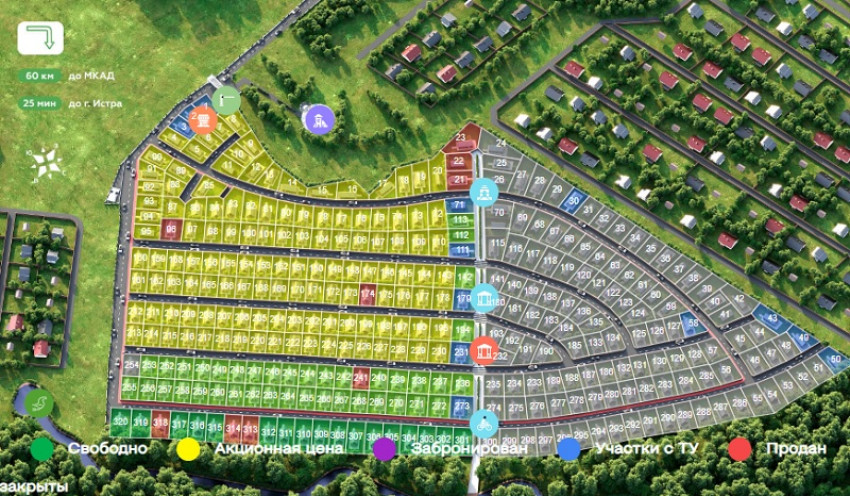Select red plot number 174
The image size is (850, 496).
(x=368, y=295)
